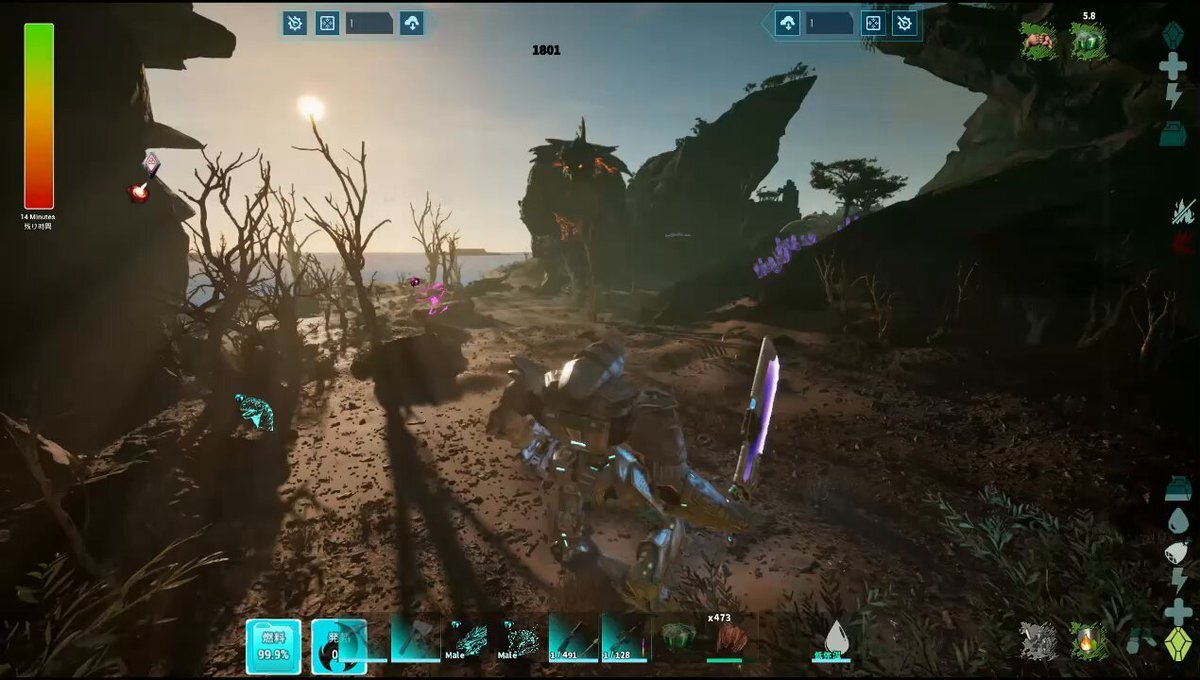The image size is (1200, 680).
Task: Select the green gem hotbar item
Action: coord(679,638)
